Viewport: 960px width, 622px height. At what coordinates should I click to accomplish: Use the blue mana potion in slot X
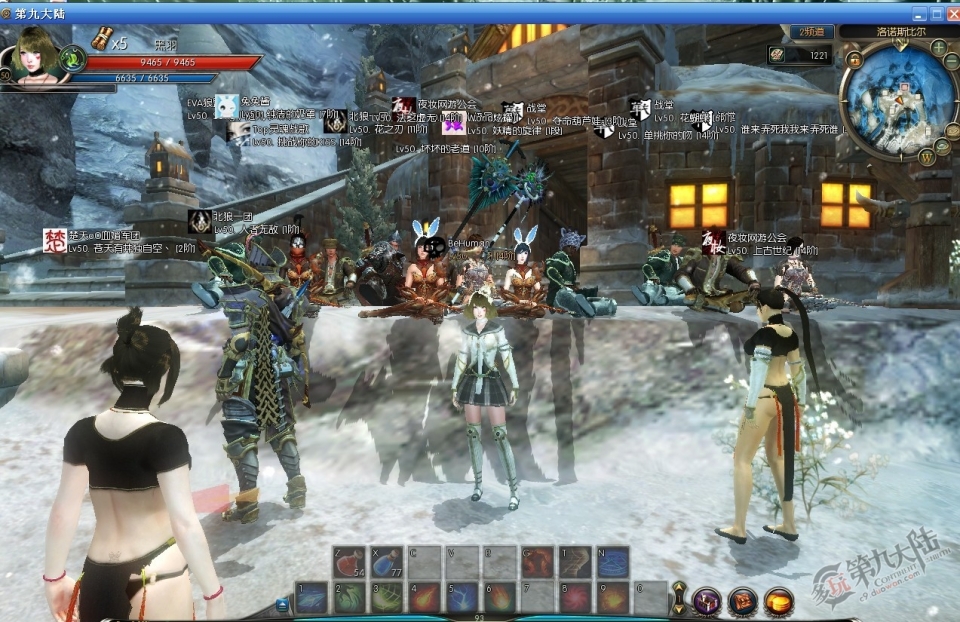[x=387, y=562]
